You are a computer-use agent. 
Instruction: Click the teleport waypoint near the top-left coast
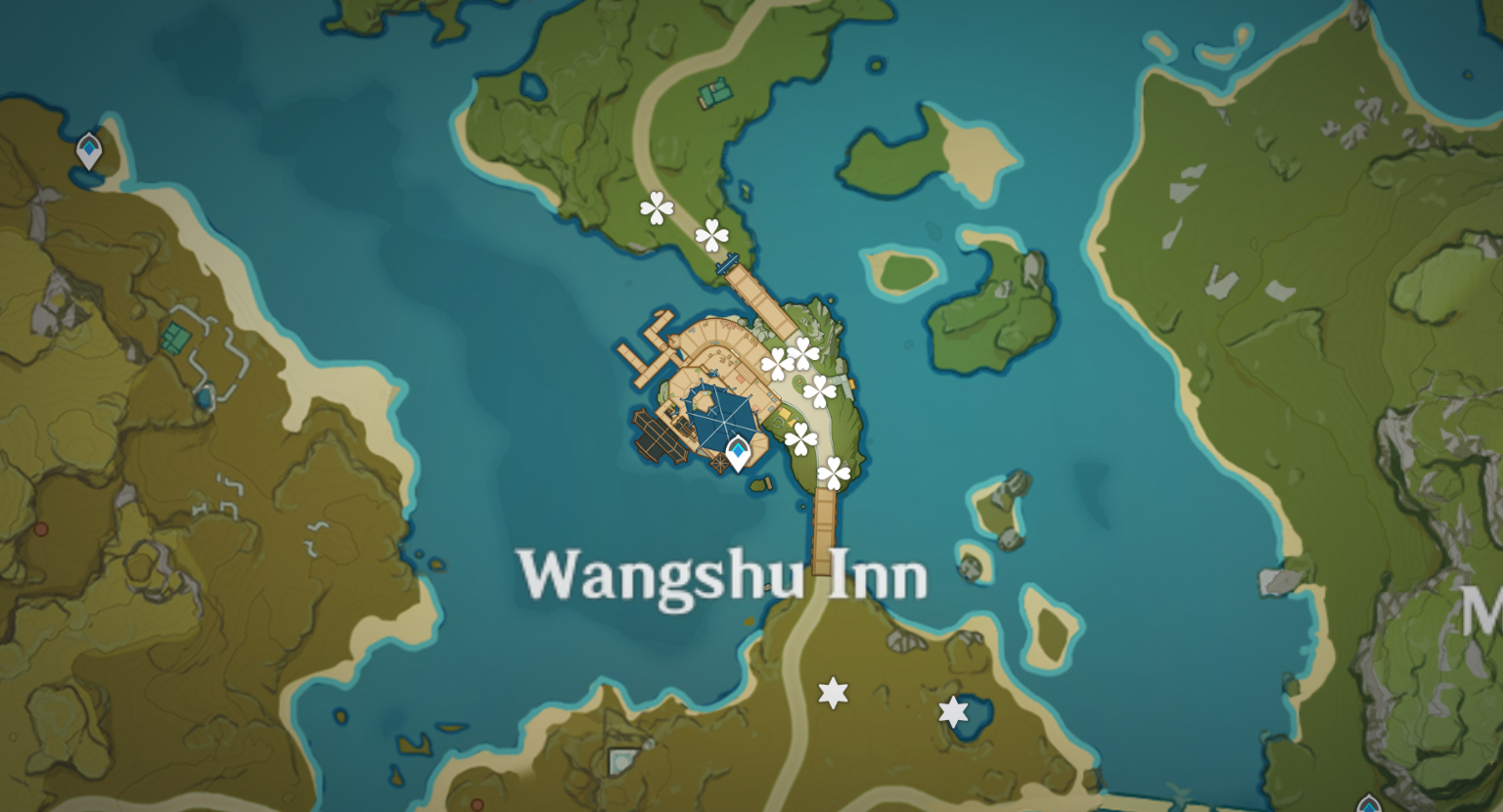click(x=88, y=149)
